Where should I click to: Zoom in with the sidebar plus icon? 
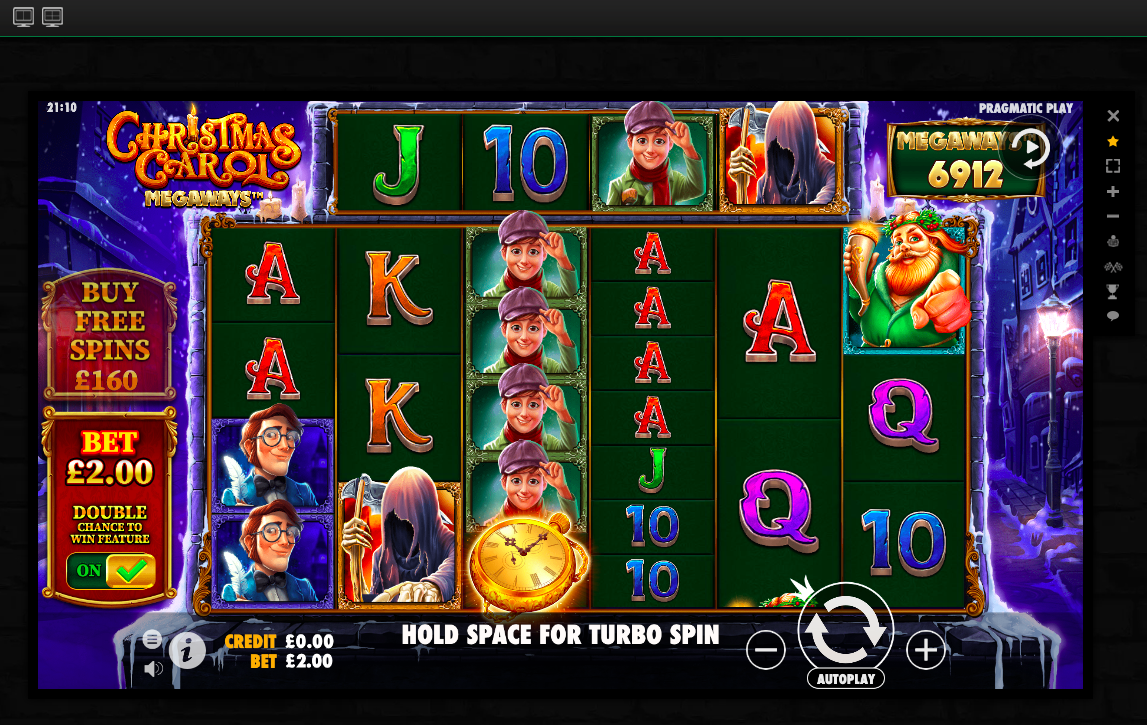[x=1113, y=191]
